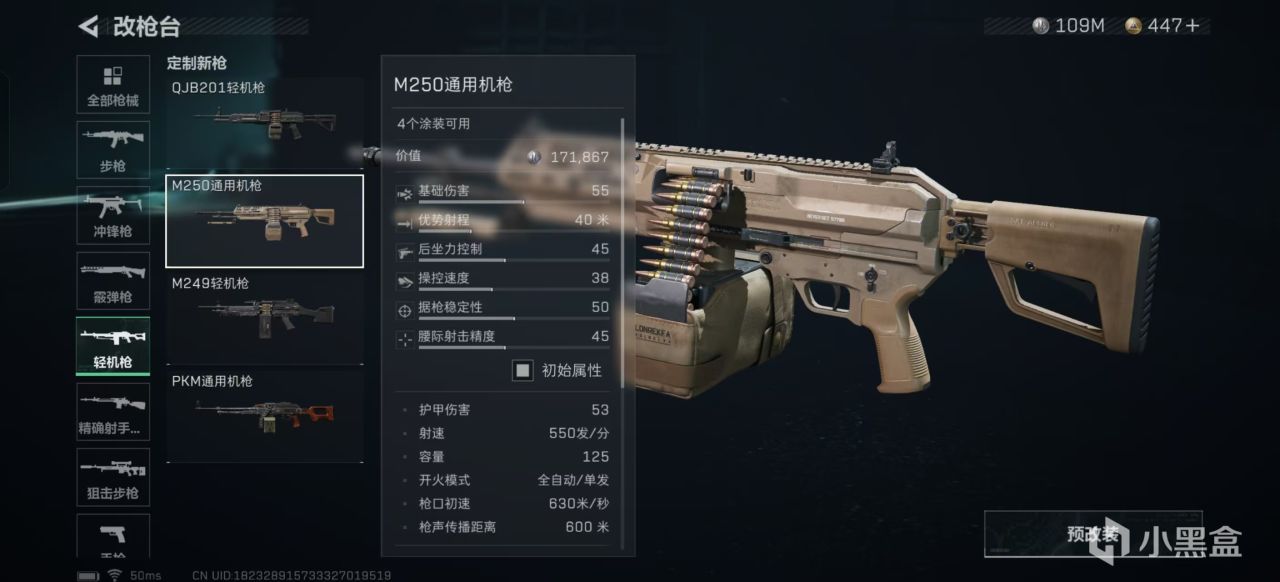Viewport: 1280px width, 582px height.
Task: Open the 狙击步枪 category
Action: point(113,478)
